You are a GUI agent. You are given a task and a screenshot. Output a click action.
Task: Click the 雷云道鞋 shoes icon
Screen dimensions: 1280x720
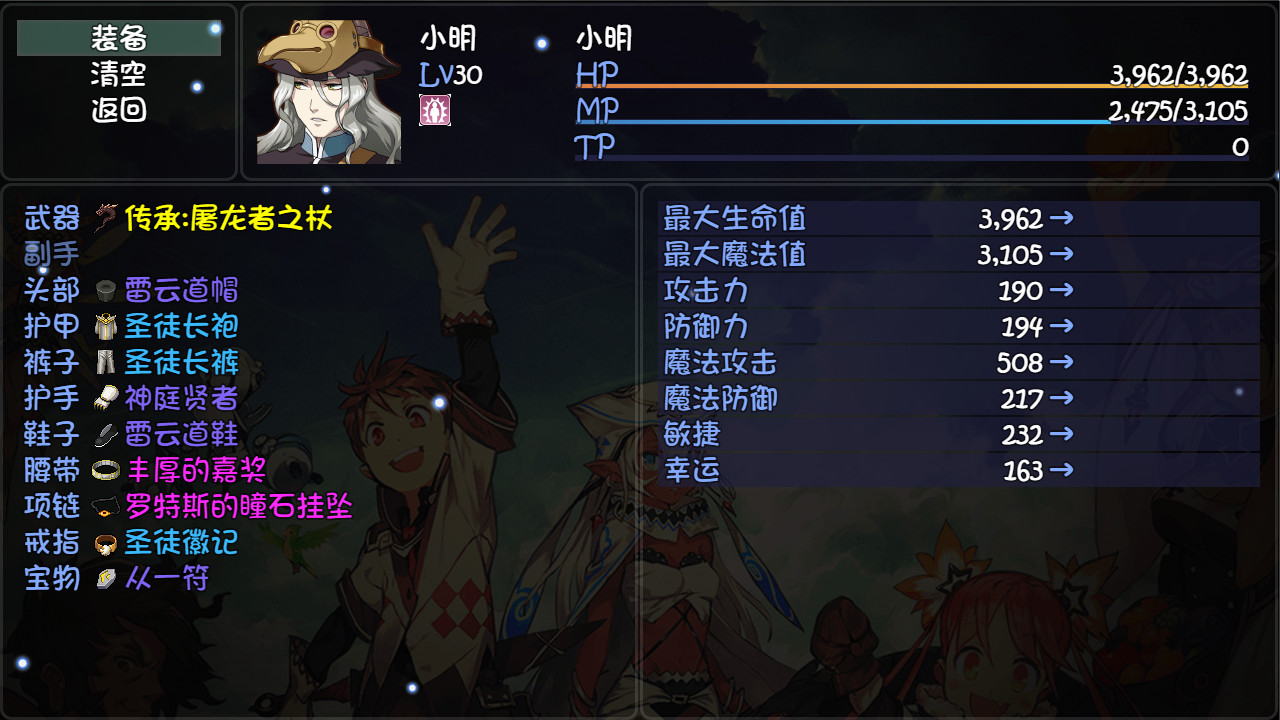click(x=107, y=435)
